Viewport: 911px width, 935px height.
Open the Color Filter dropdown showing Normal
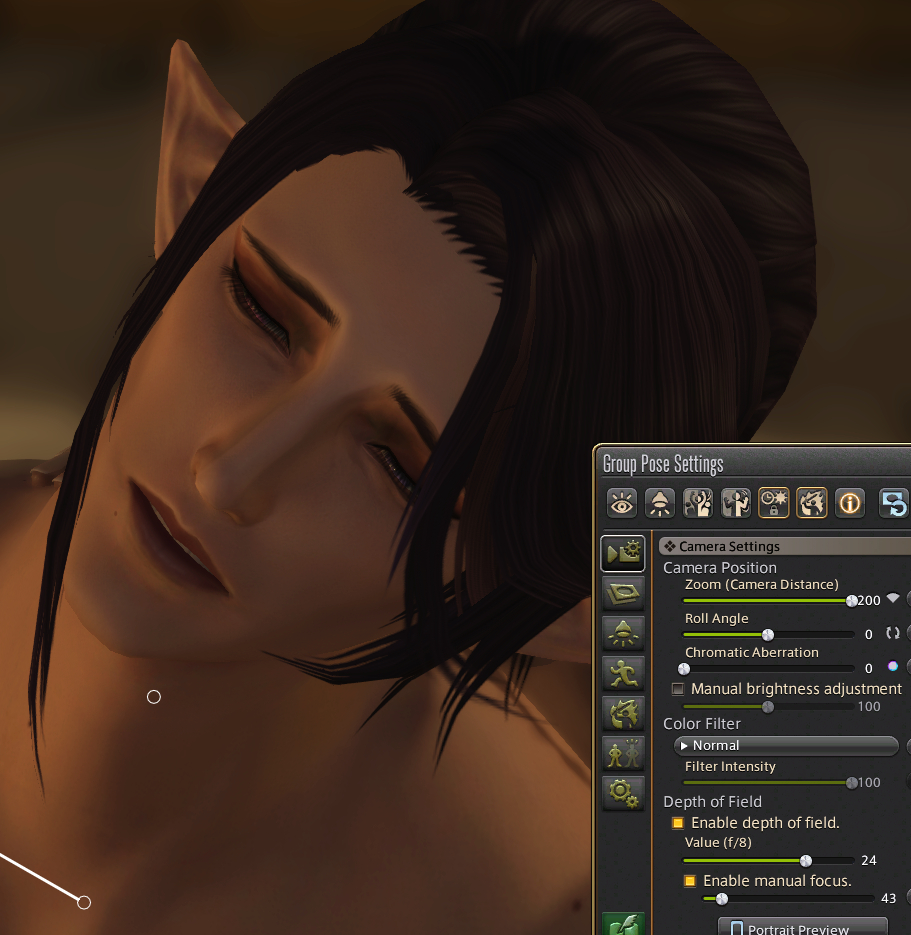(x=786, y=745)
